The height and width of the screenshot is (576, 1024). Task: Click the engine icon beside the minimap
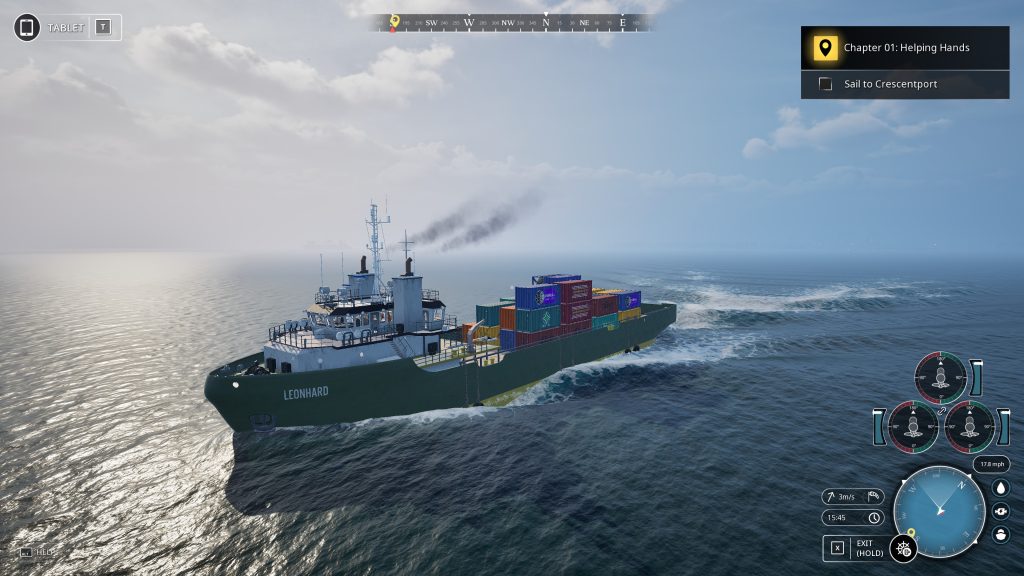(1001, 511)
